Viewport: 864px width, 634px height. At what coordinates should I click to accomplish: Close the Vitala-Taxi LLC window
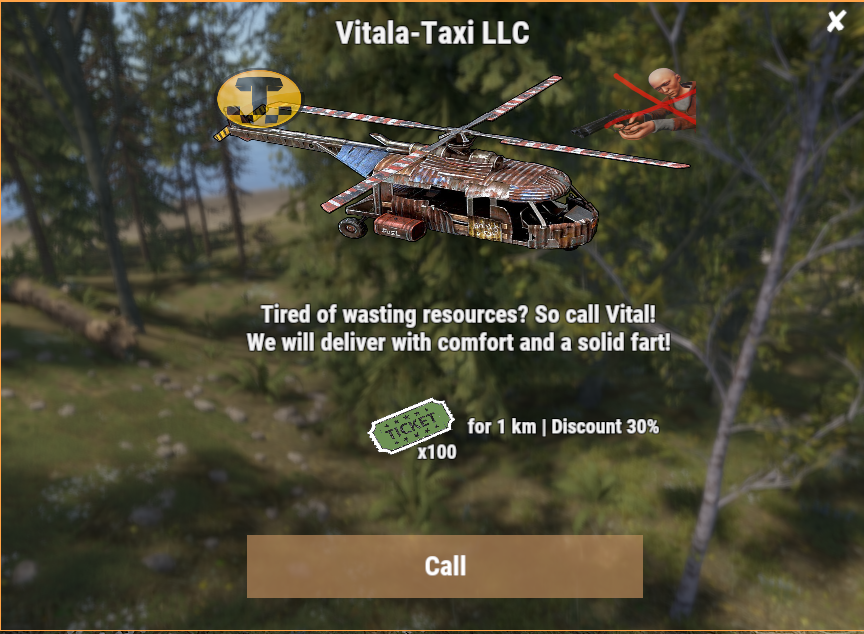pos(836,21)
